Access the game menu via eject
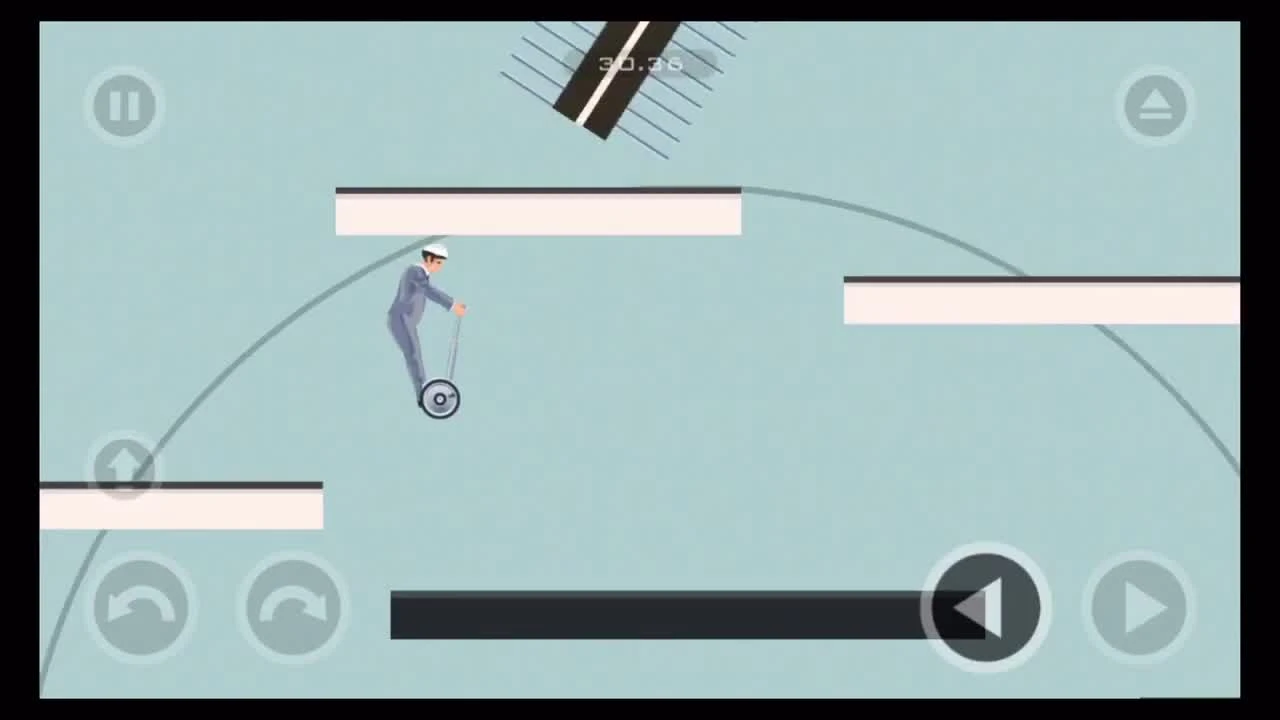This screenshot has width=1280, height=720. [x=1155, y=106]
